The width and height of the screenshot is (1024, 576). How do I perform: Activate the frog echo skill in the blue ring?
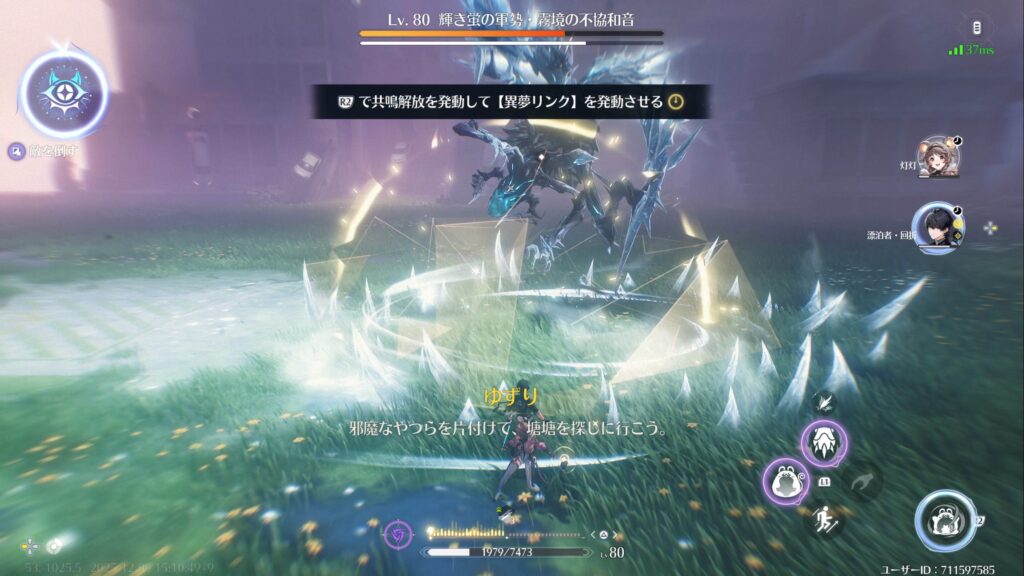click(x=945, y=520)
